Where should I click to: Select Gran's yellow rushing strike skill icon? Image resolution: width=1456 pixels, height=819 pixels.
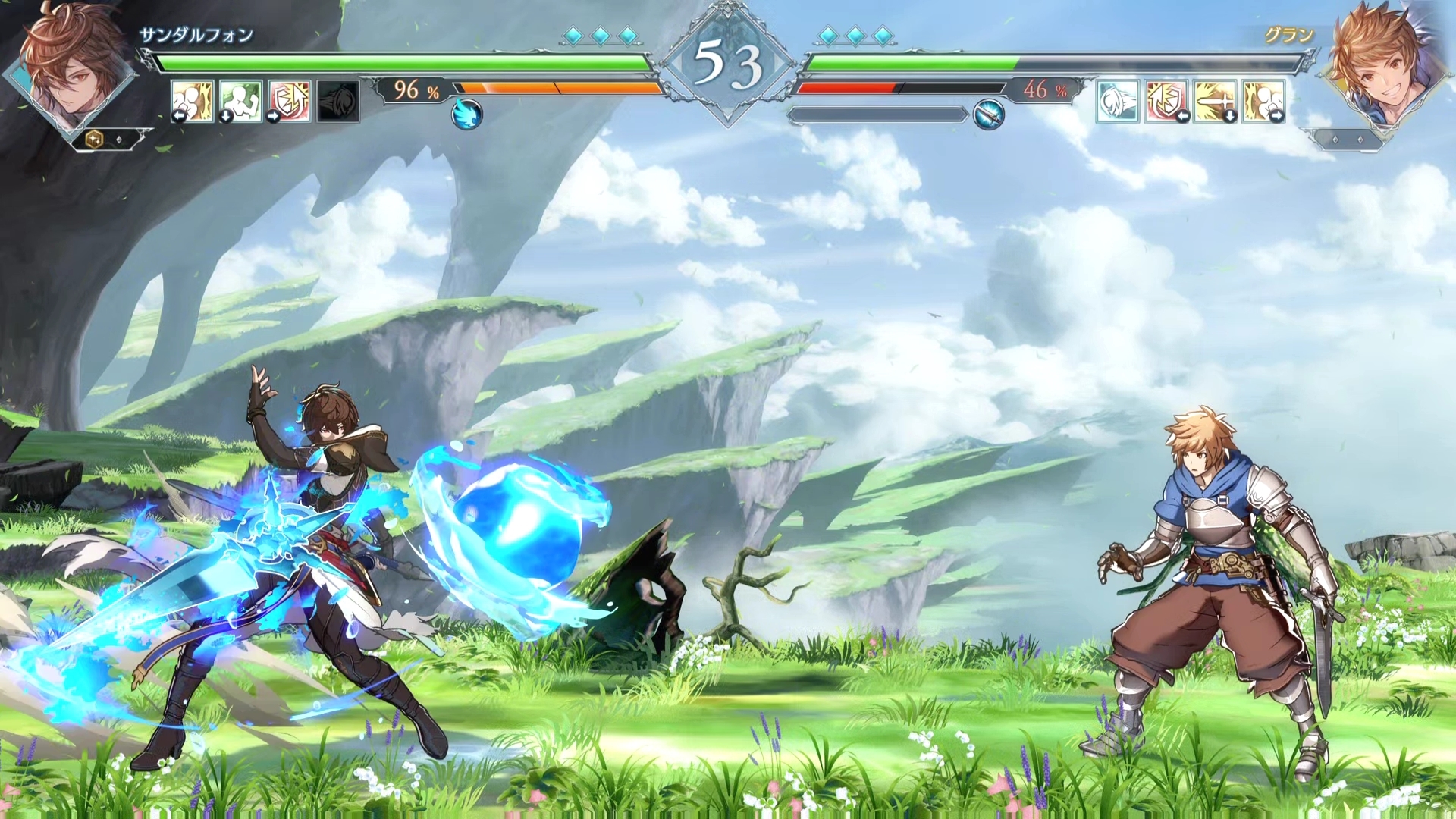click(x=1263, y=100)
